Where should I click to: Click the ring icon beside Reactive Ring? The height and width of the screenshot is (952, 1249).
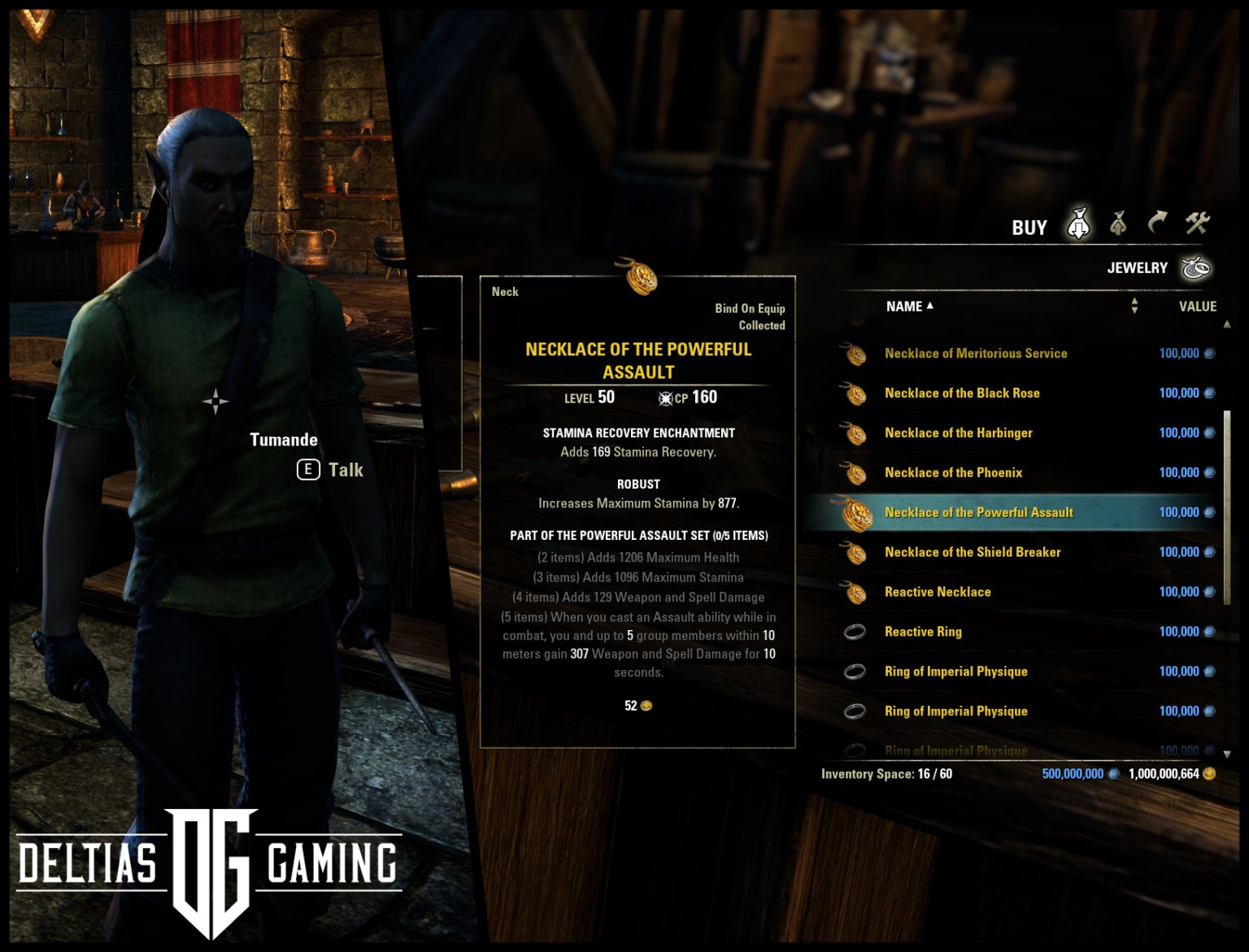point(855,631)
